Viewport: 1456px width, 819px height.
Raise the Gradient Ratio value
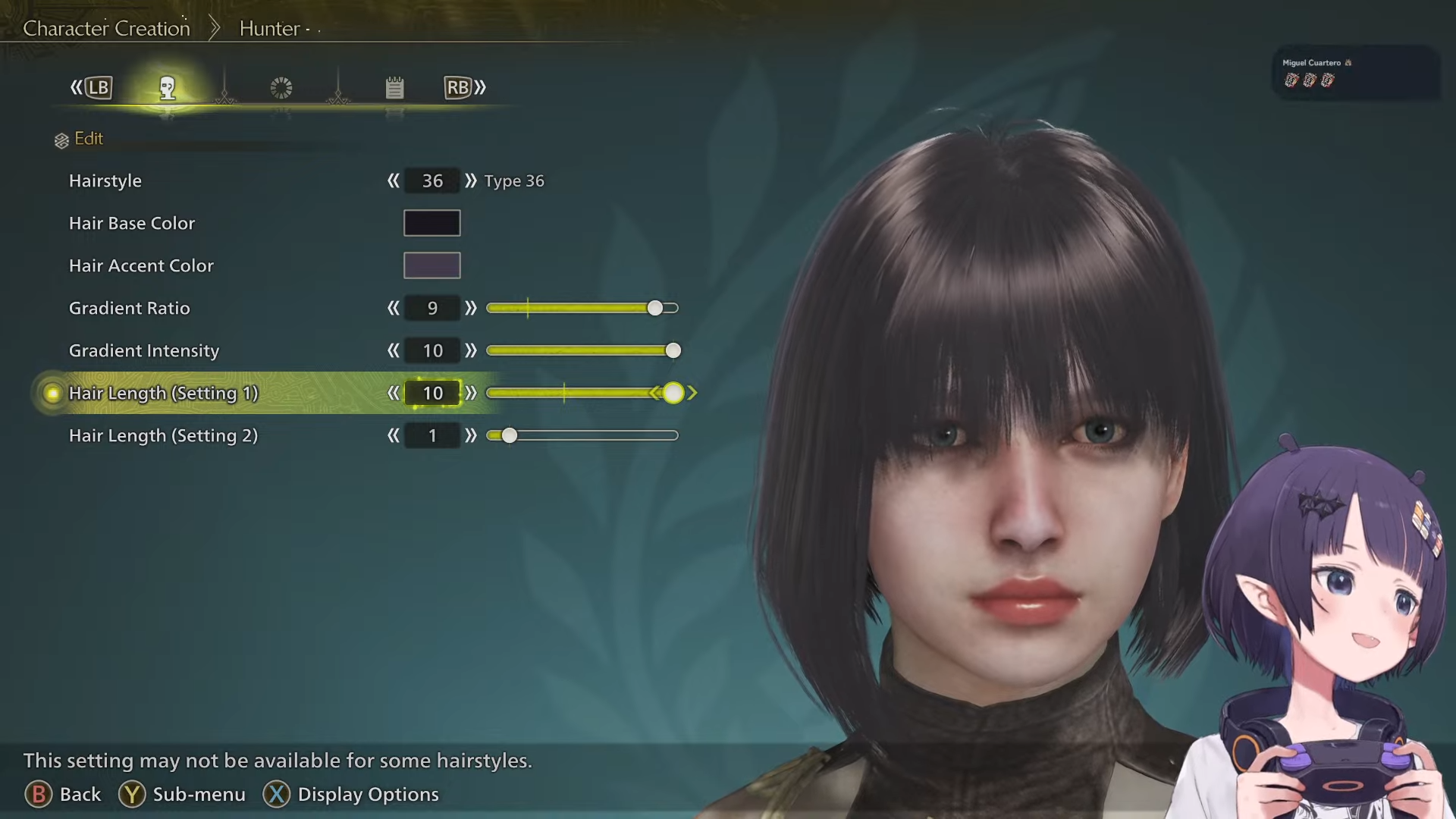[471, 309]
